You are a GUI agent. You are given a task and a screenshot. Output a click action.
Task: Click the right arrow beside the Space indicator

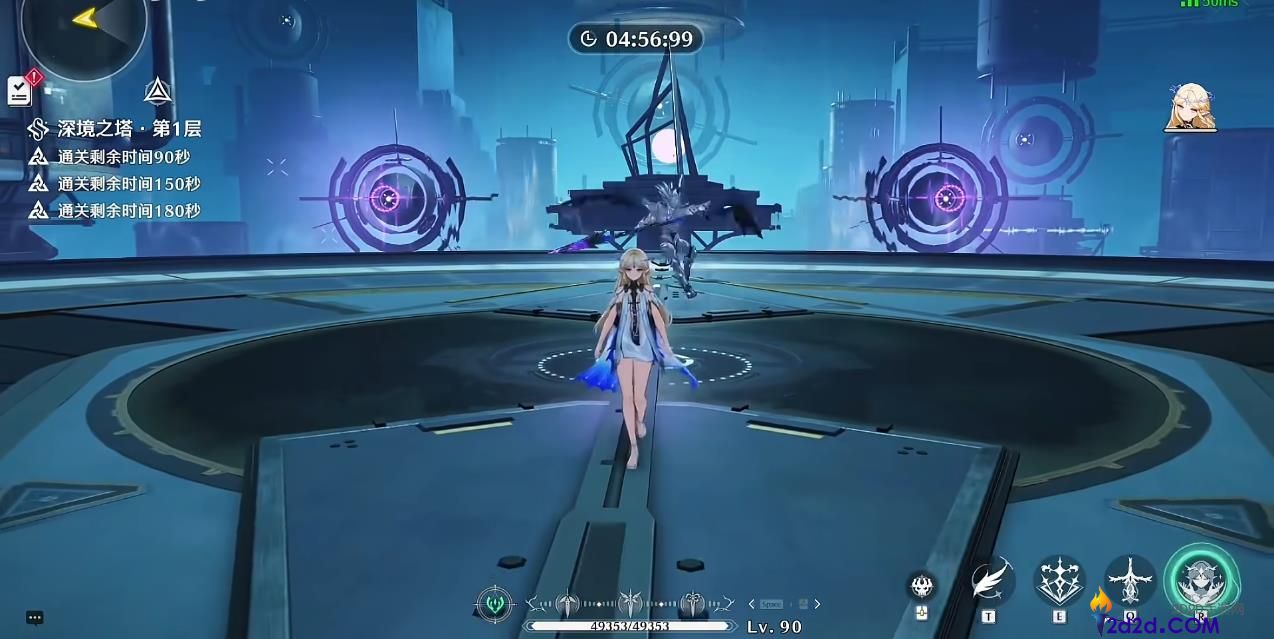817,604
